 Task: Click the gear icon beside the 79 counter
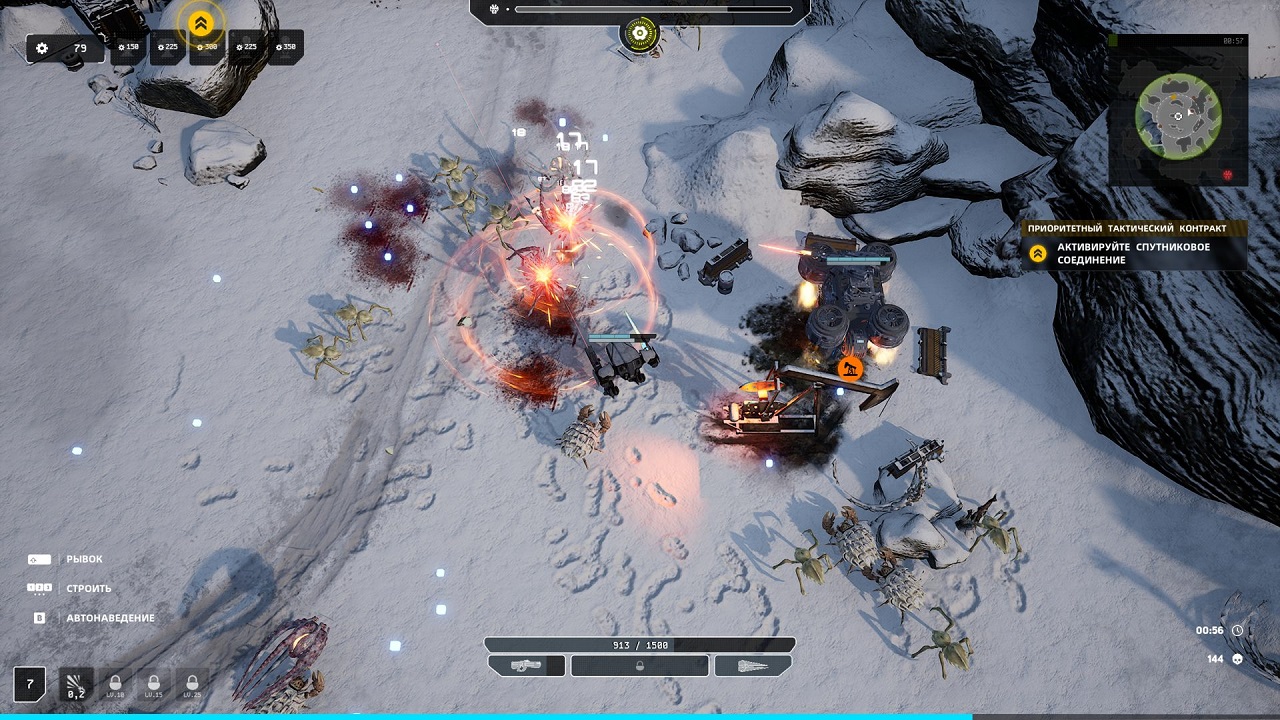click(41, 47)
